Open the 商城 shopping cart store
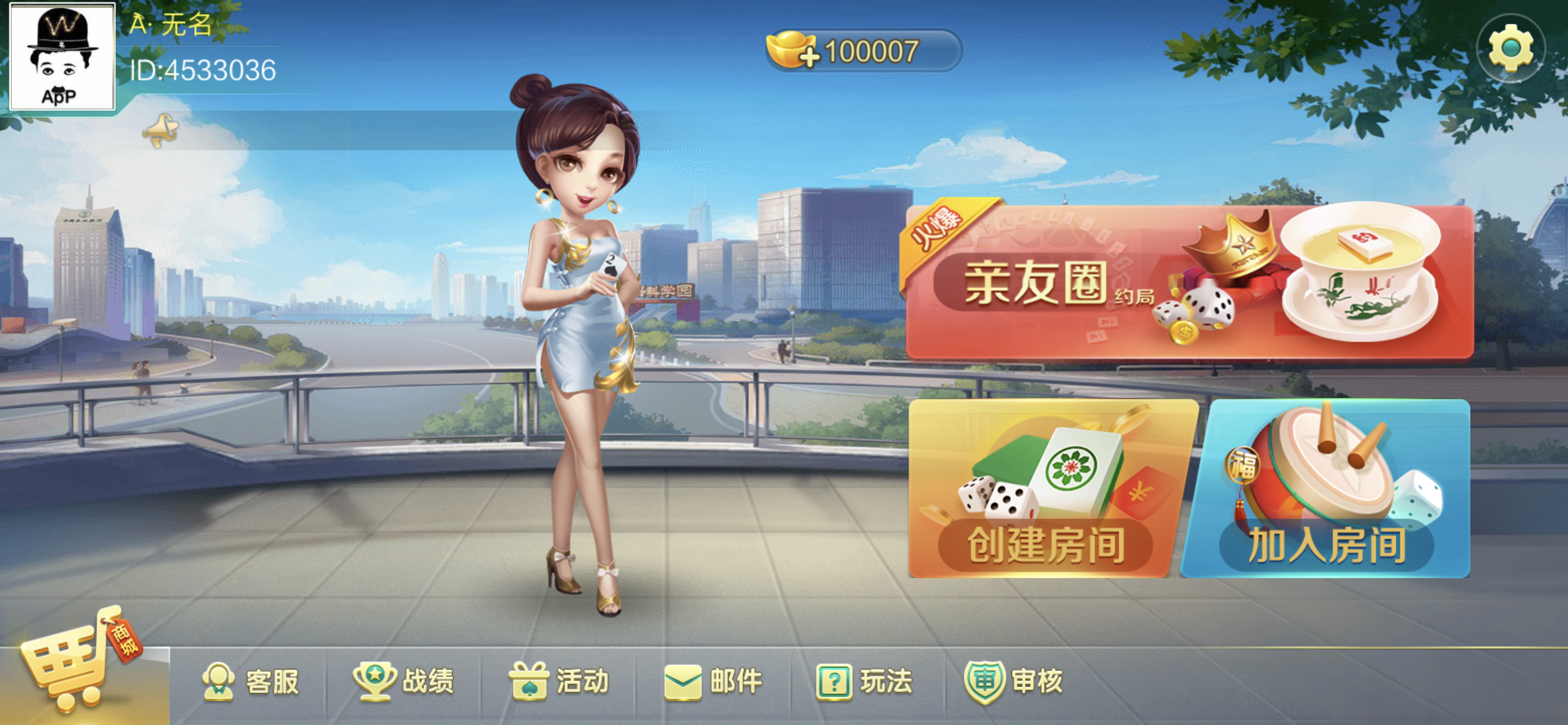The image size is (1568, 725). tap(79, 663)
